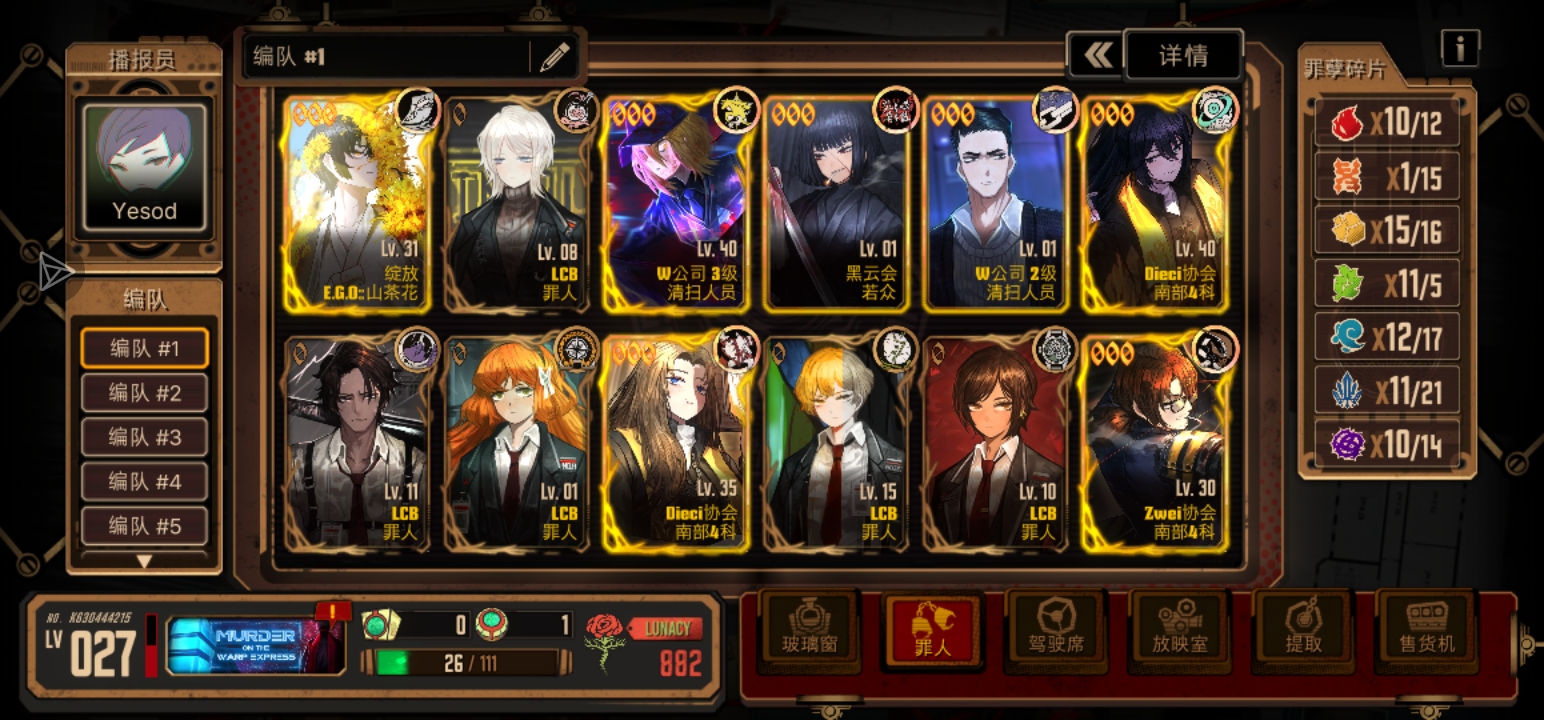
Task: Select the 山茶花 E.G.O Lv. 31 card
Action: click(x=356, y=205)
